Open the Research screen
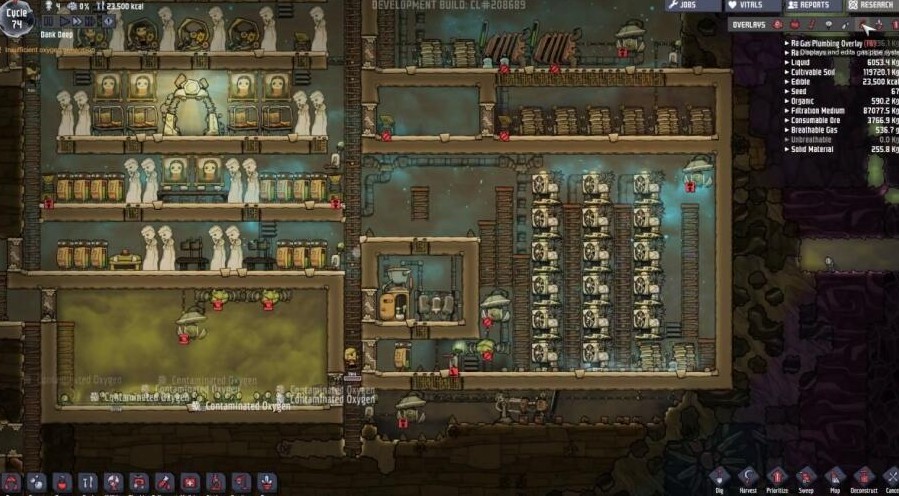Screen dimensions: 899x496 coord(870,6)
